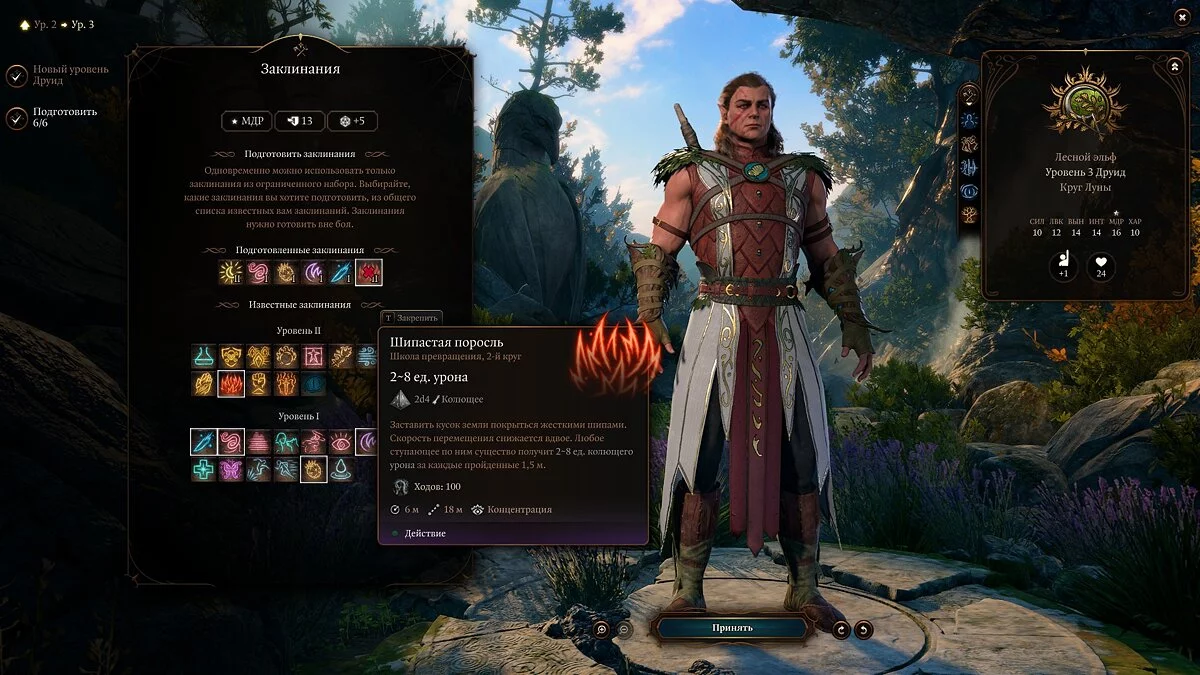Open the blue eye tab beside summary
The width and height of the screenshot is (1200, 675).
(969, 190)
